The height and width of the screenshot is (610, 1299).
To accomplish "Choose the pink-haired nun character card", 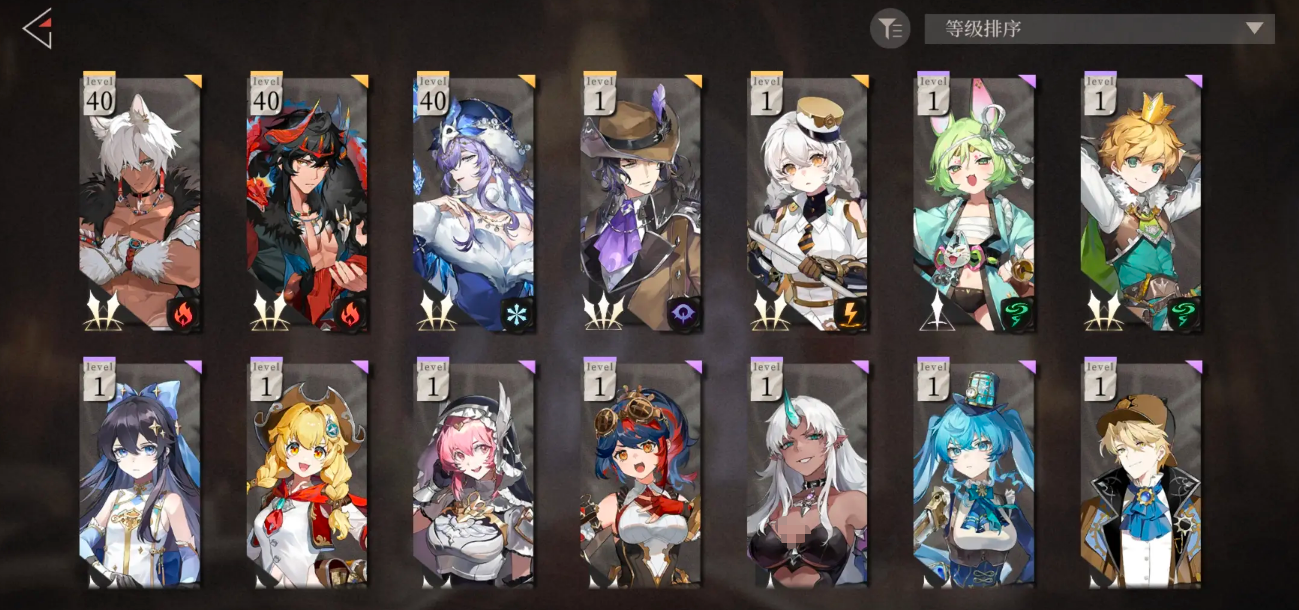I will click(474, 475).
